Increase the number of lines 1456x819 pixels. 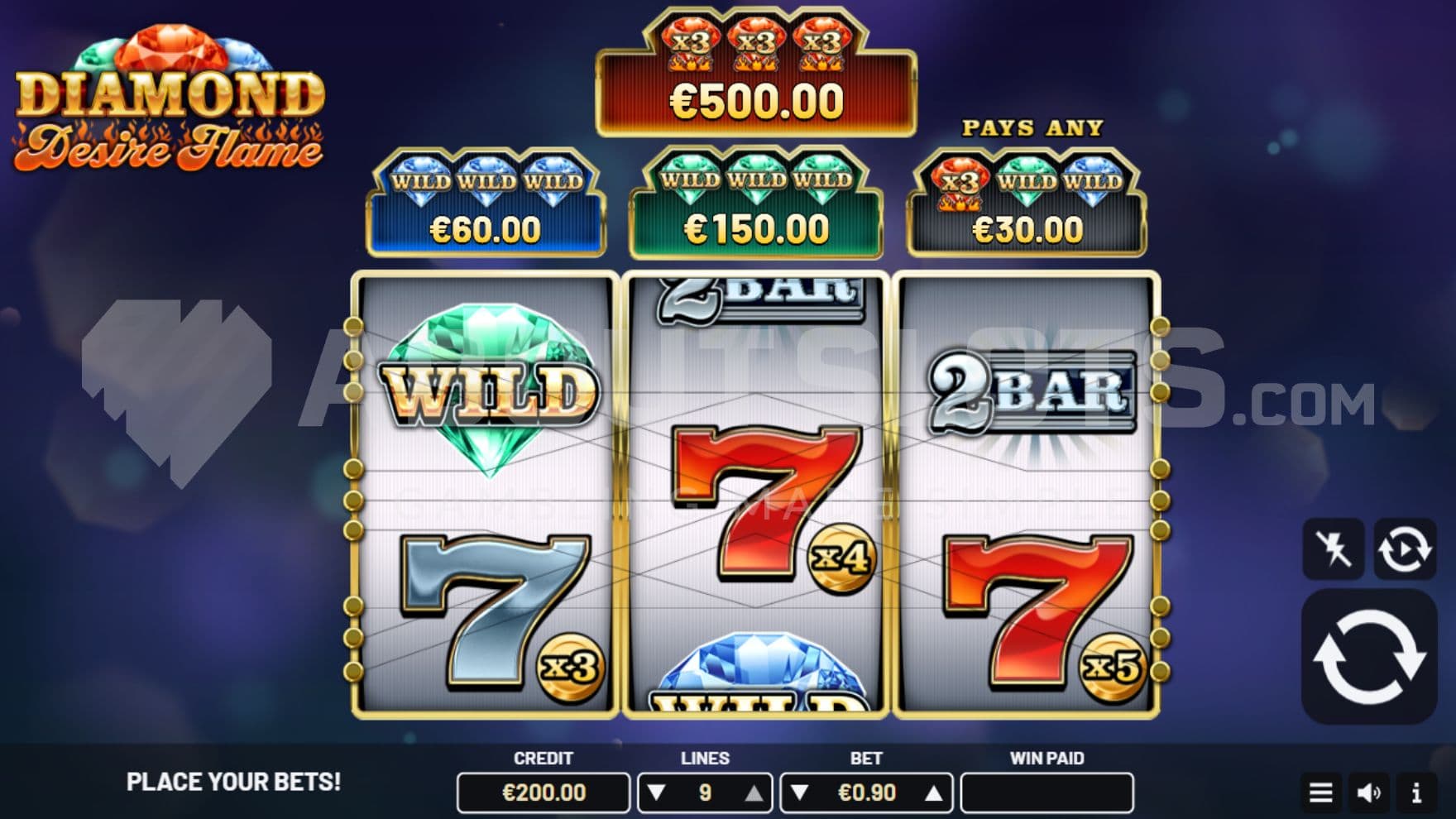(754, 793)
